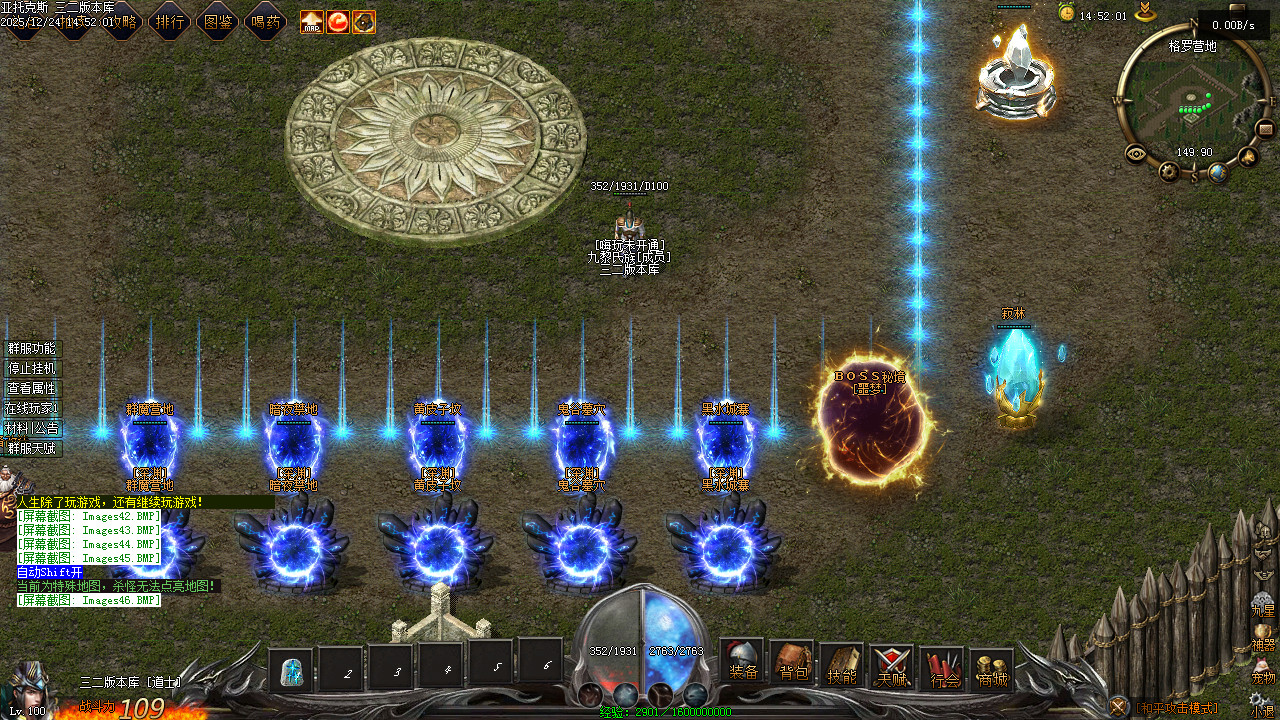Click the gear settings button under minimap
Image resolution: width=1280 pixels, height=720 pixels.
tap(1169, 172)
